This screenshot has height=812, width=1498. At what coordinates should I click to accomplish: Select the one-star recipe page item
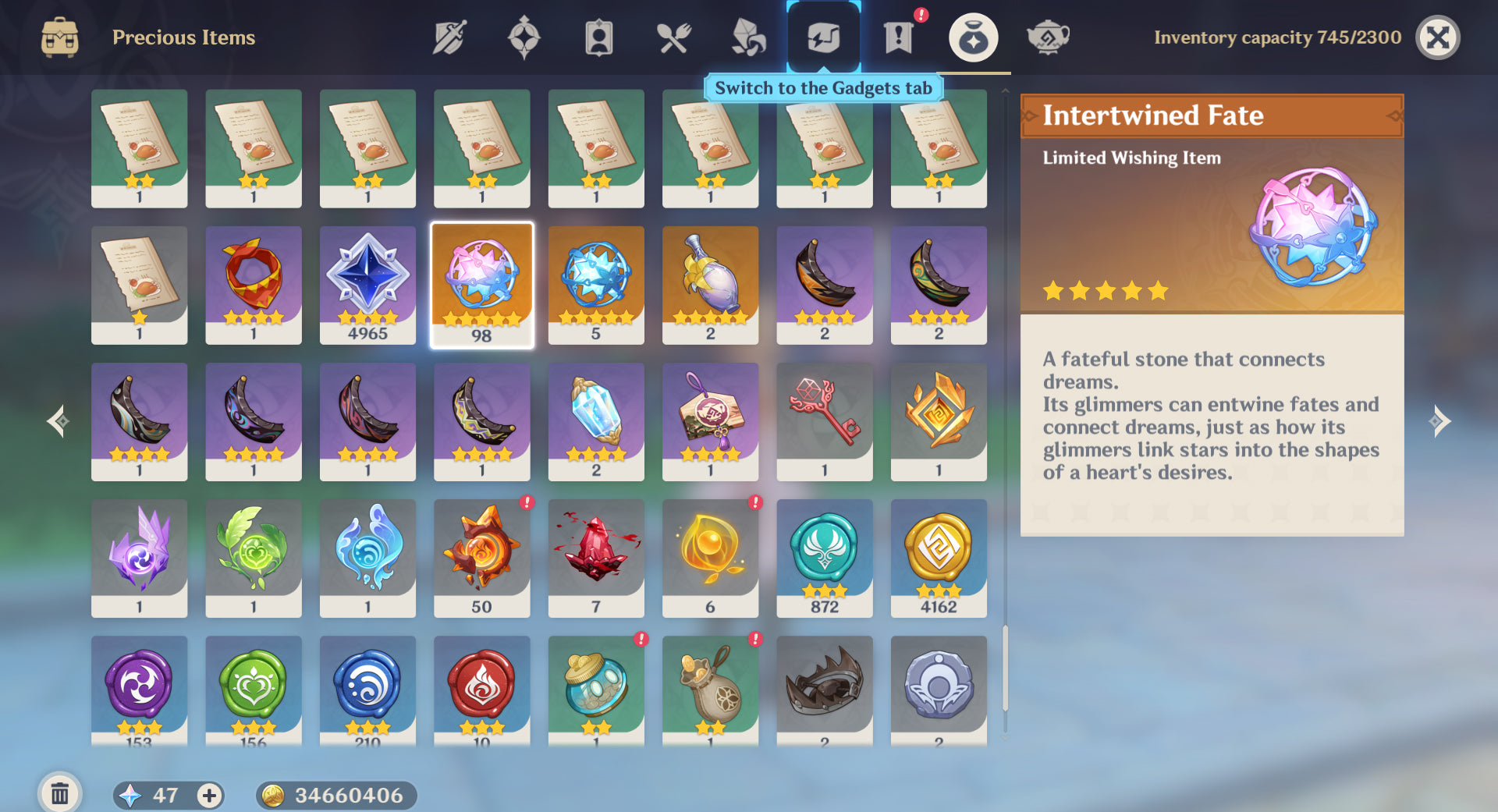[x=139, y=285]
